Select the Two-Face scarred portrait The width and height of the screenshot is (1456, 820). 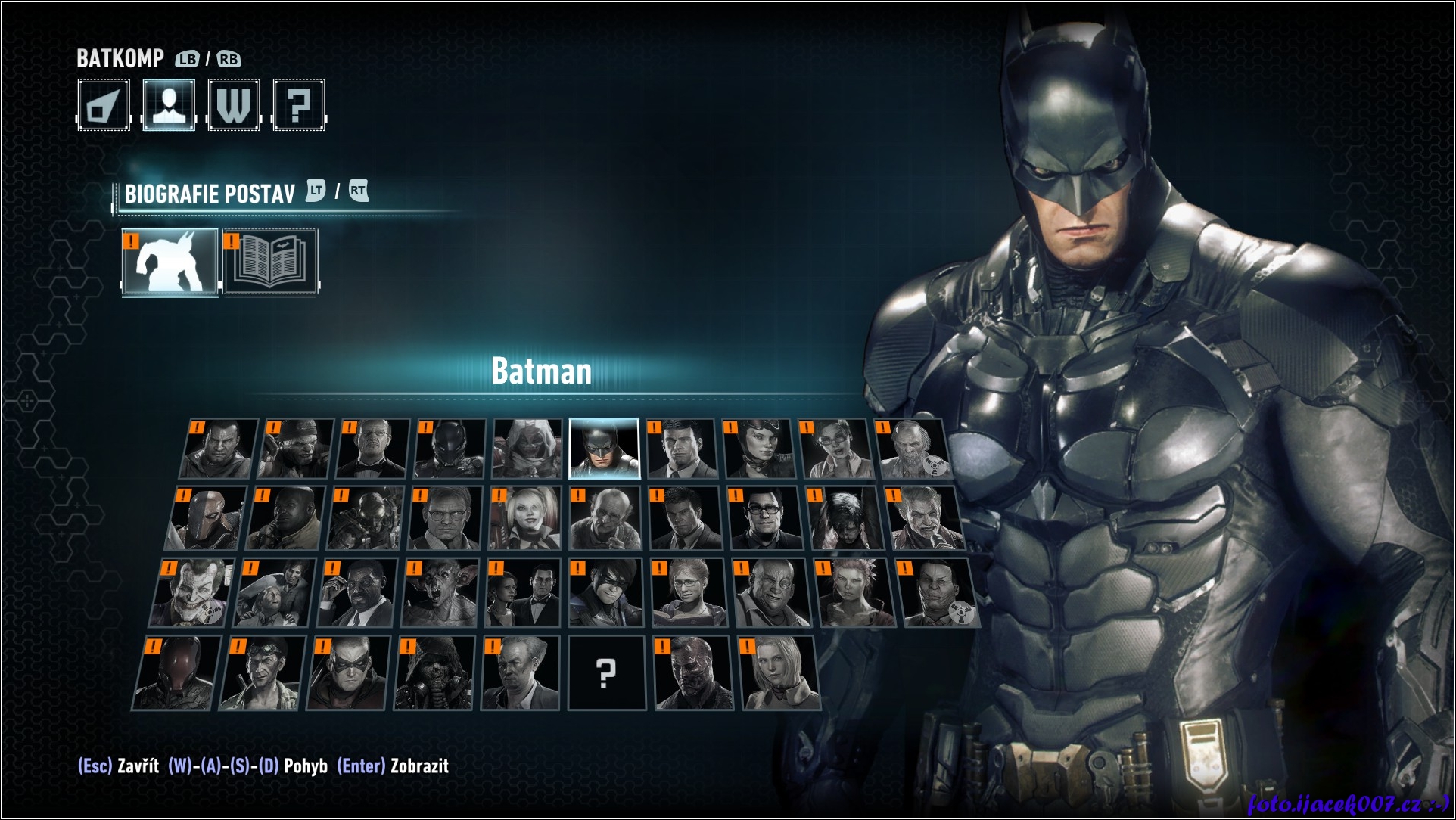(x=693, y=672)
